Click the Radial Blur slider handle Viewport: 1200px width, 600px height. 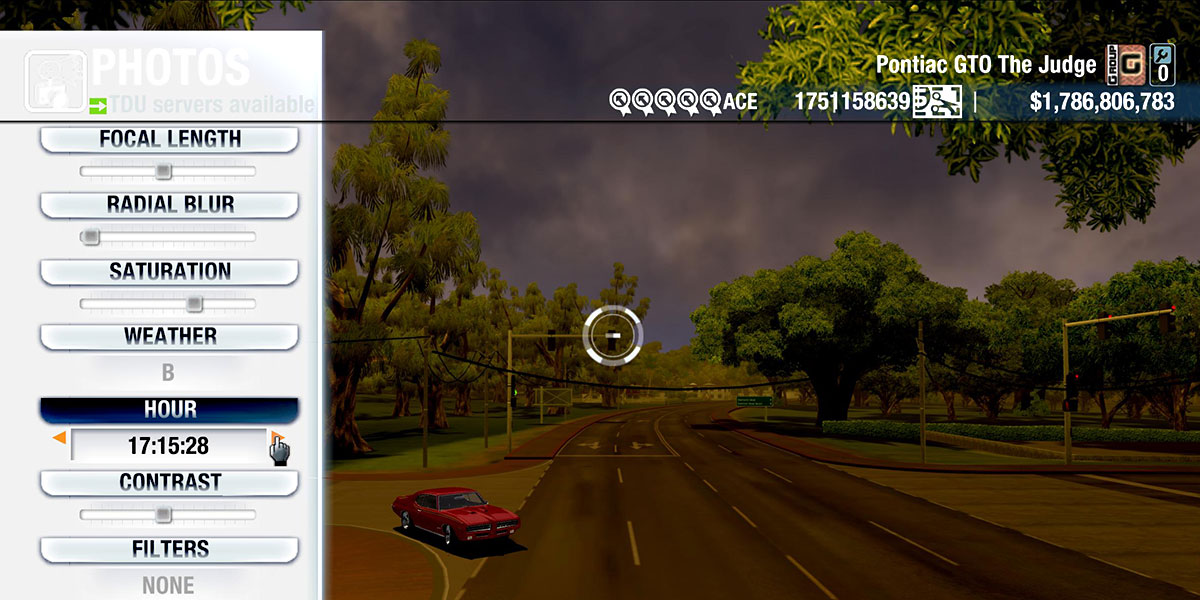91,237
